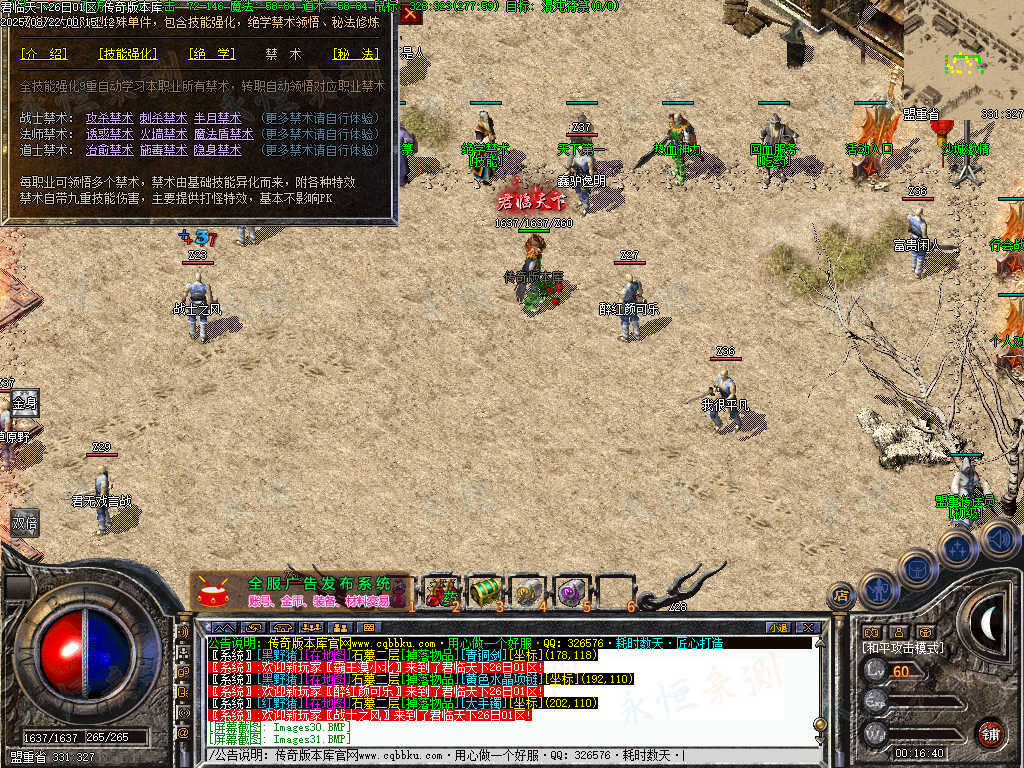View the 火墙禁术 link
Screen dimensions: 1024x768
coord(163,134)
